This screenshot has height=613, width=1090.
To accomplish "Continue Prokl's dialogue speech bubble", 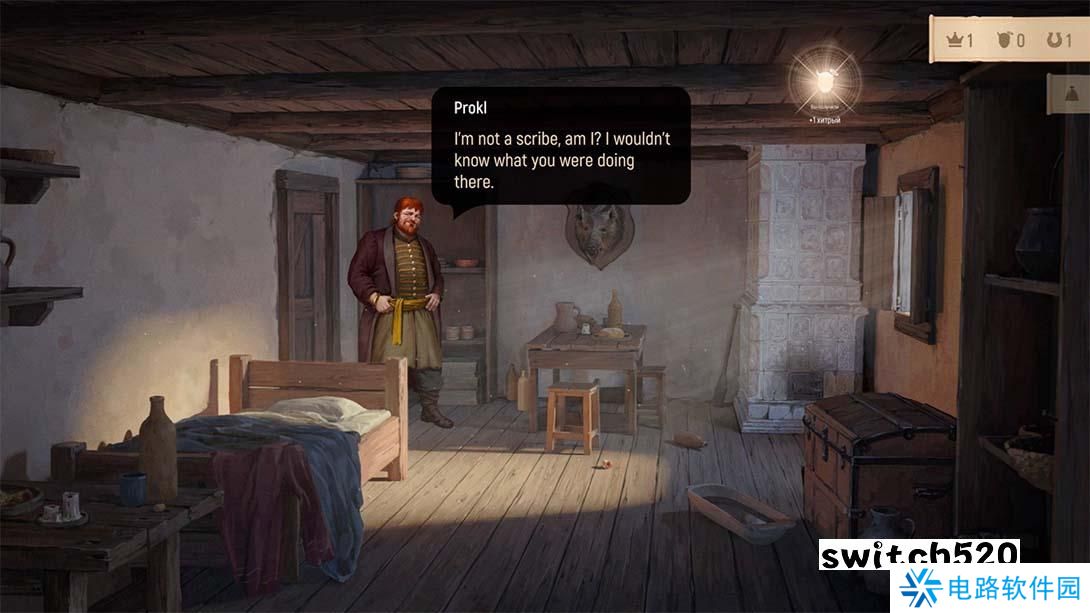I will [x=561, y=146].
